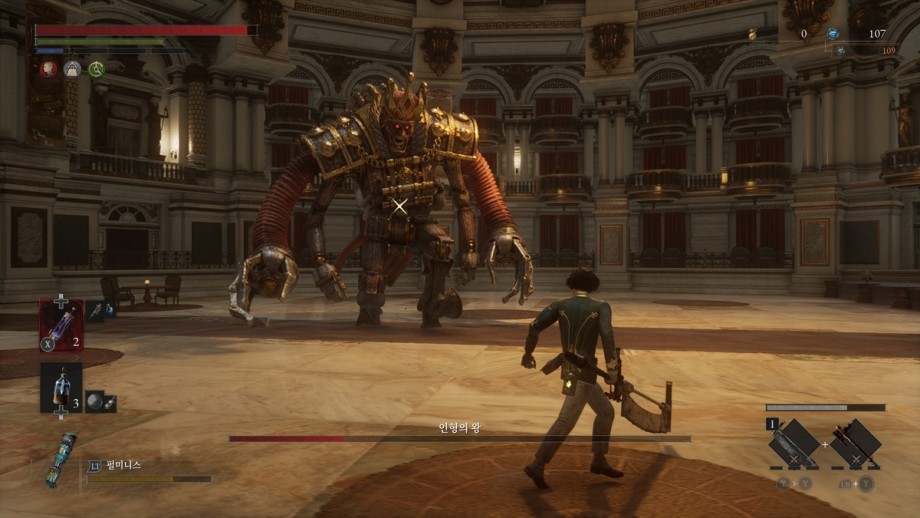Click the blue Ergo currency icon
The image size is (920, 518).
[x=832, y=33]
